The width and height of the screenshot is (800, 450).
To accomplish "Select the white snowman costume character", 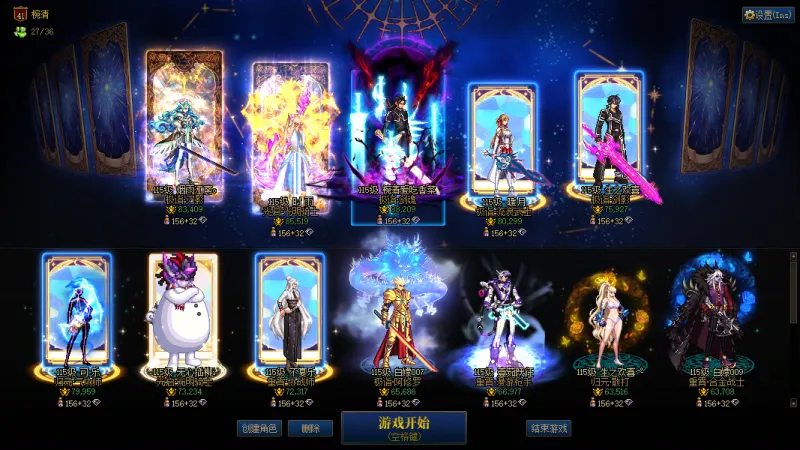I will click(183, 310).
